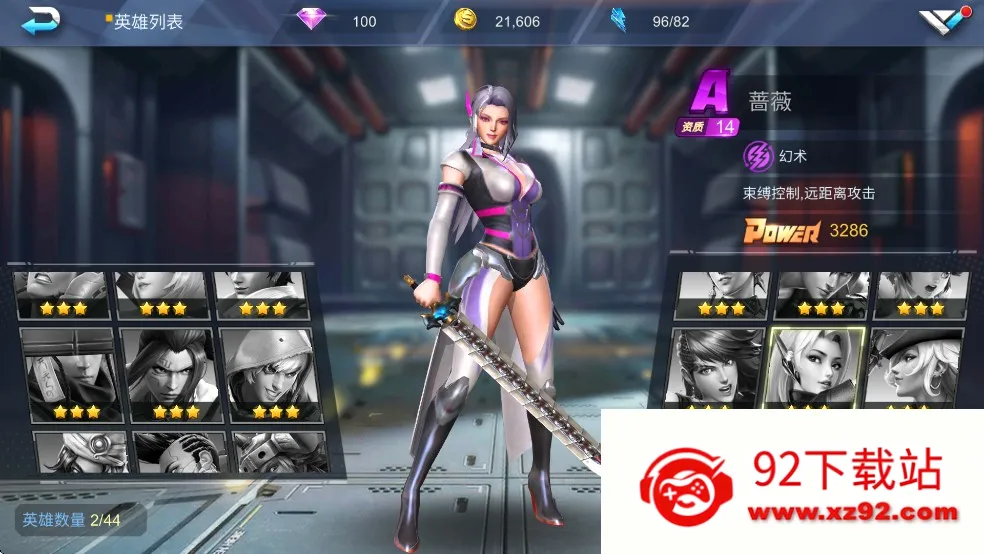
Task: Select the hooded hero portrait
Action: [x=264, y=372]
